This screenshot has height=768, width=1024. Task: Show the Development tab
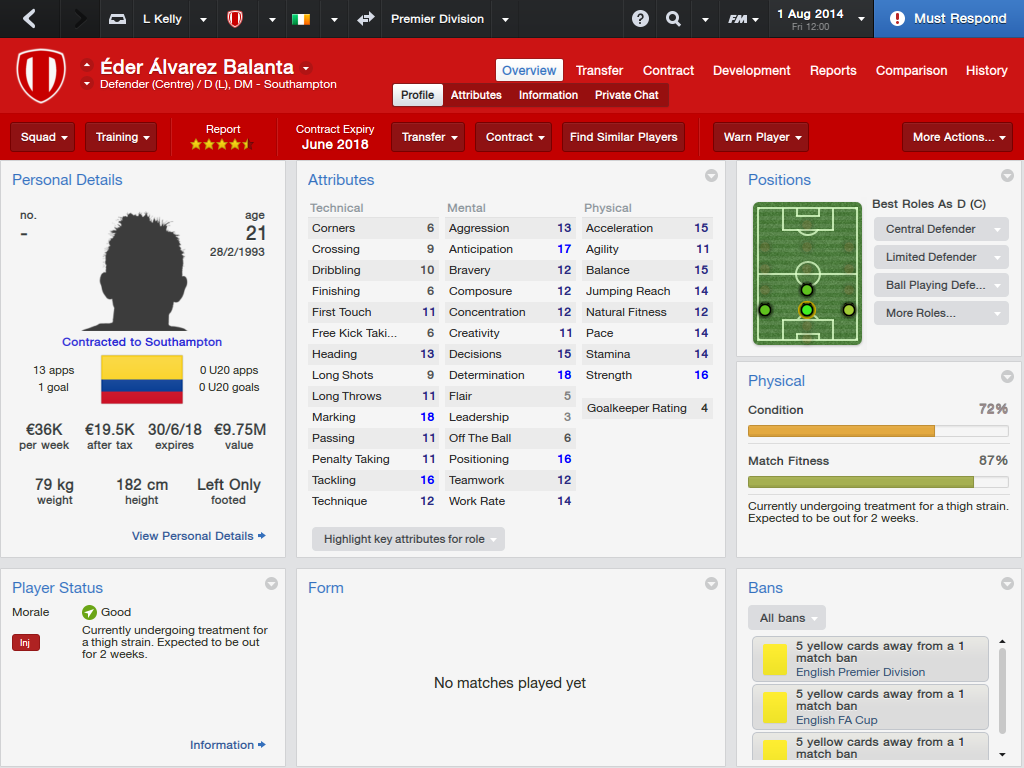point(751,70)
